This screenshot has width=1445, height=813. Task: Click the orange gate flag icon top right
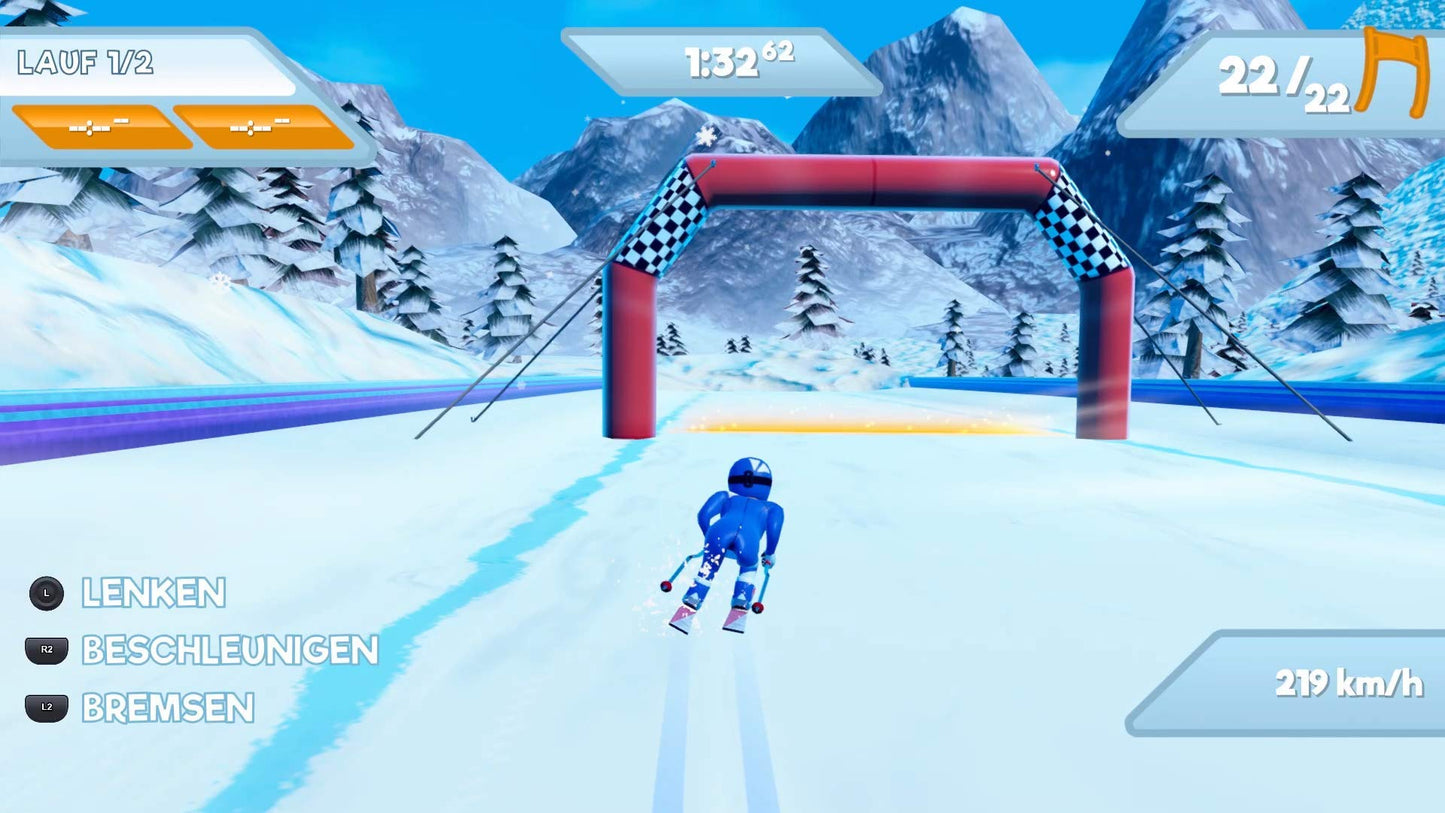1389,73
